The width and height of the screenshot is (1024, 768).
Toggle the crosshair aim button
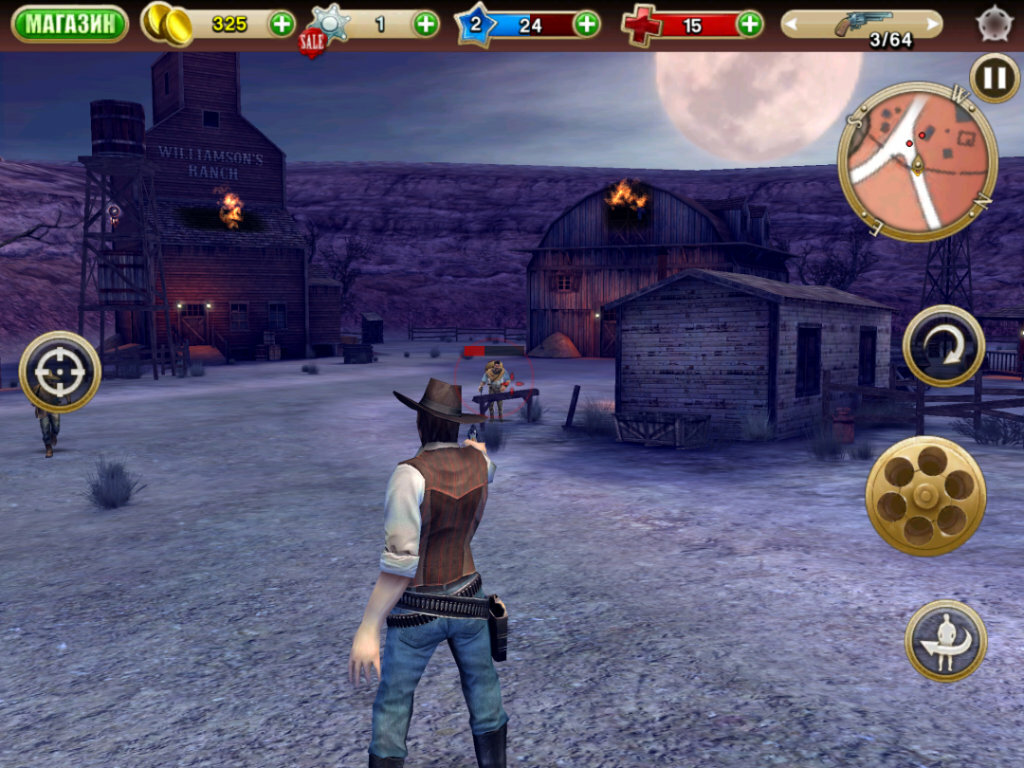[60, 372]
